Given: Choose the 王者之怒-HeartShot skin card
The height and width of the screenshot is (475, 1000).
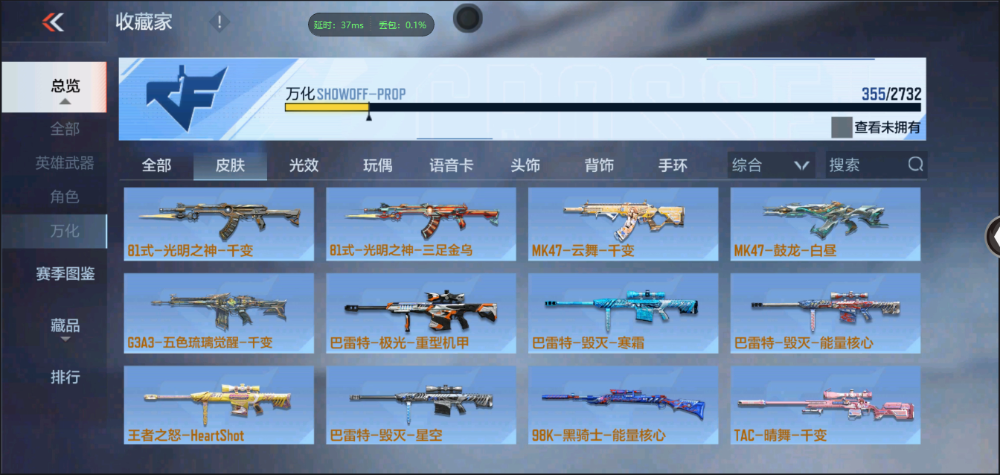Looking at the screenshot, I should 218,405.
